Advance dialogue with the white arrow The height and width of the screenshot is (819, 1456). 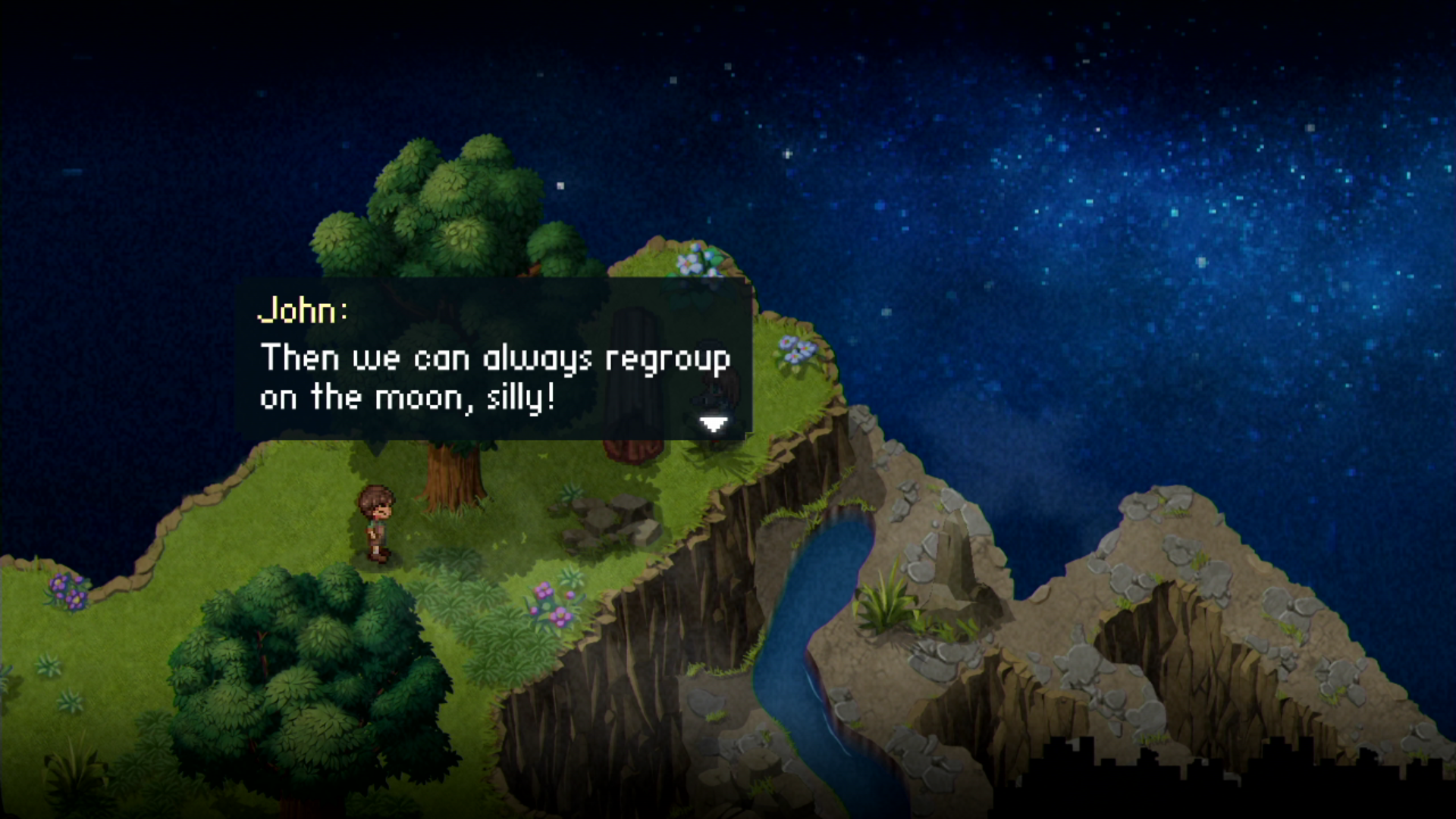pos(713,425)
